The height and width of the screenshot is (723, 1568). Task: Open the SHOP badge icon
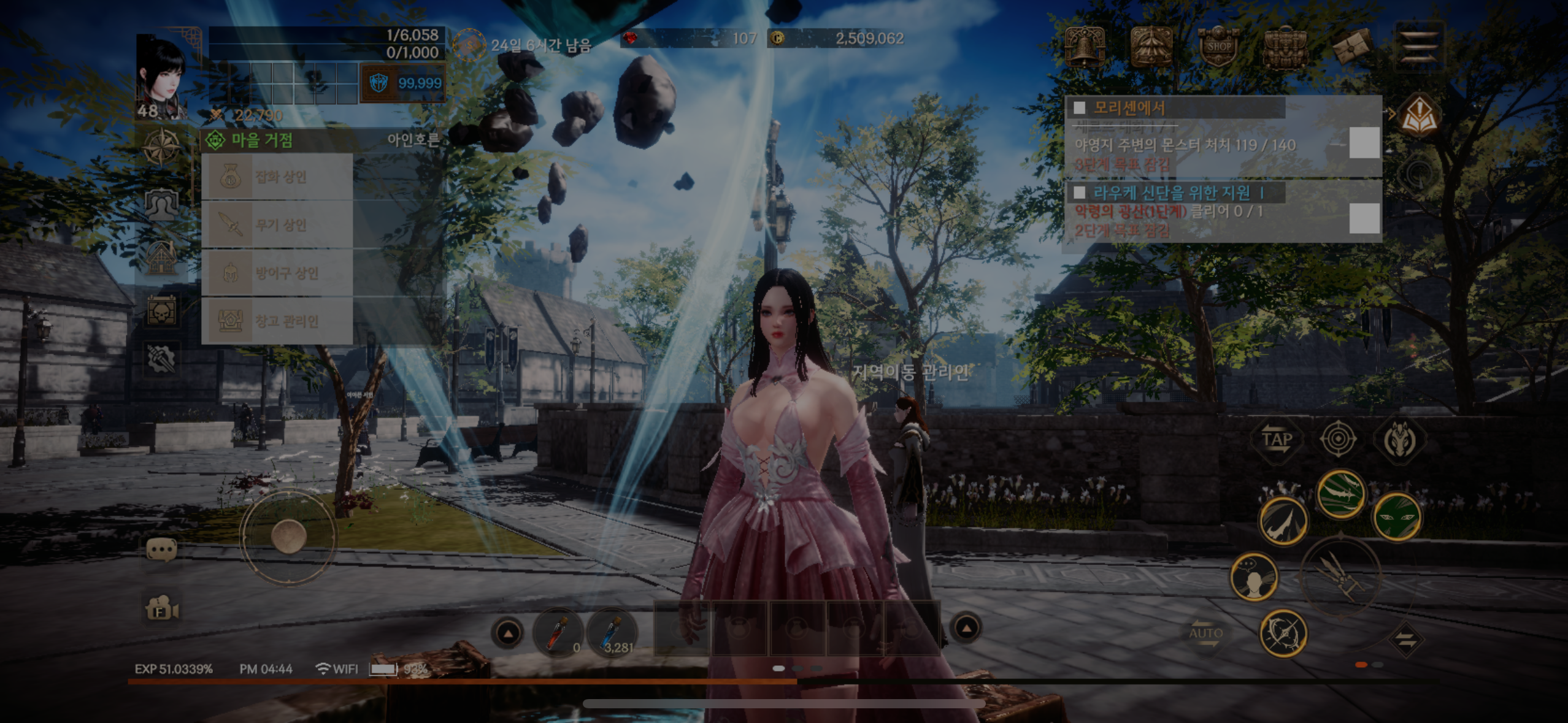[x=1218, y=46]
